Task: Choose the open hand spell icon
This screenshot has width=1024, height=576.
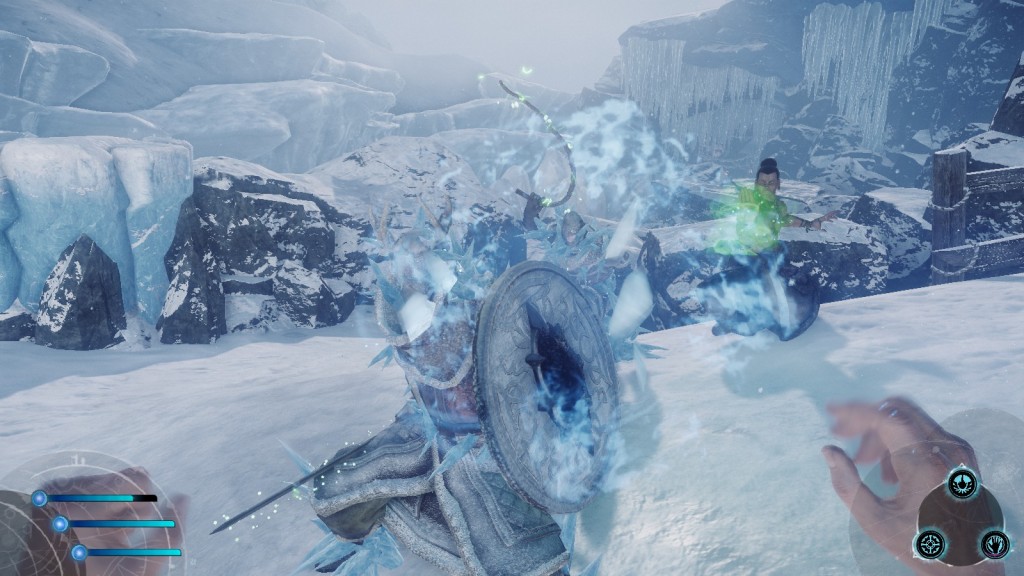Action: (x=993, y=543)
